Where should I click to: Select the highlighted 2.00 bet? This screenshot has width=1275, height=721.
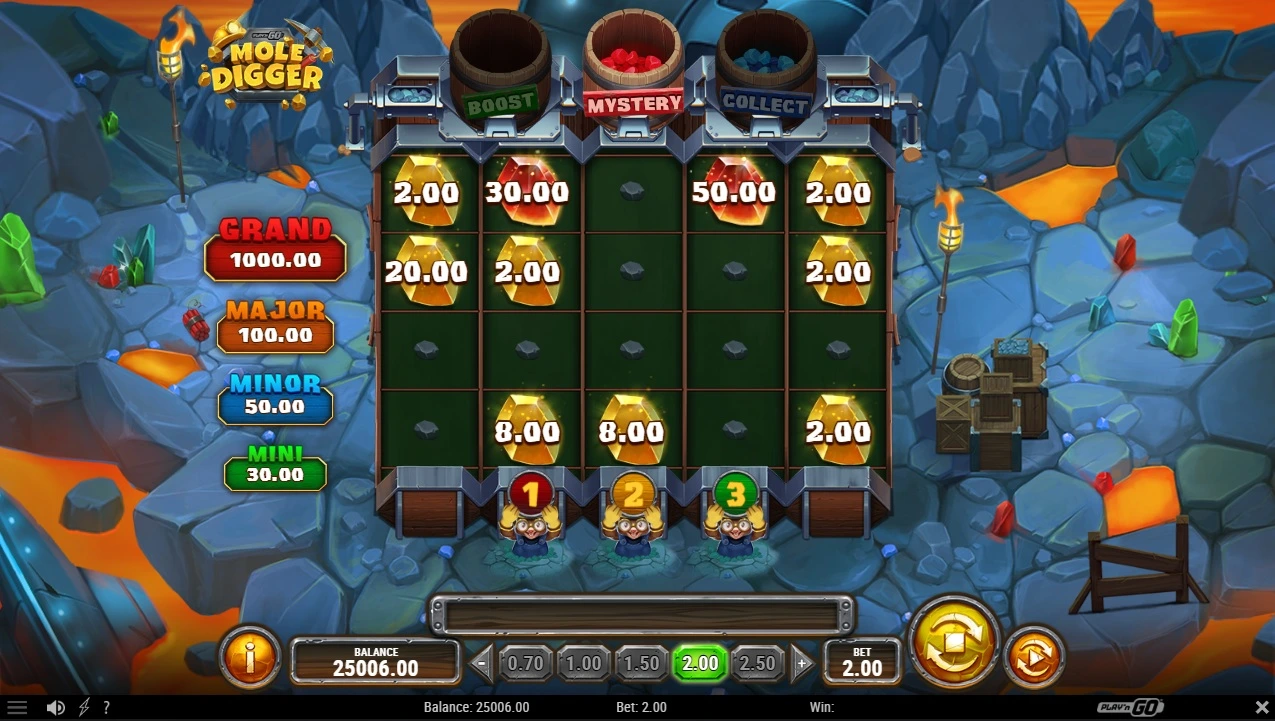pos(700,663)
